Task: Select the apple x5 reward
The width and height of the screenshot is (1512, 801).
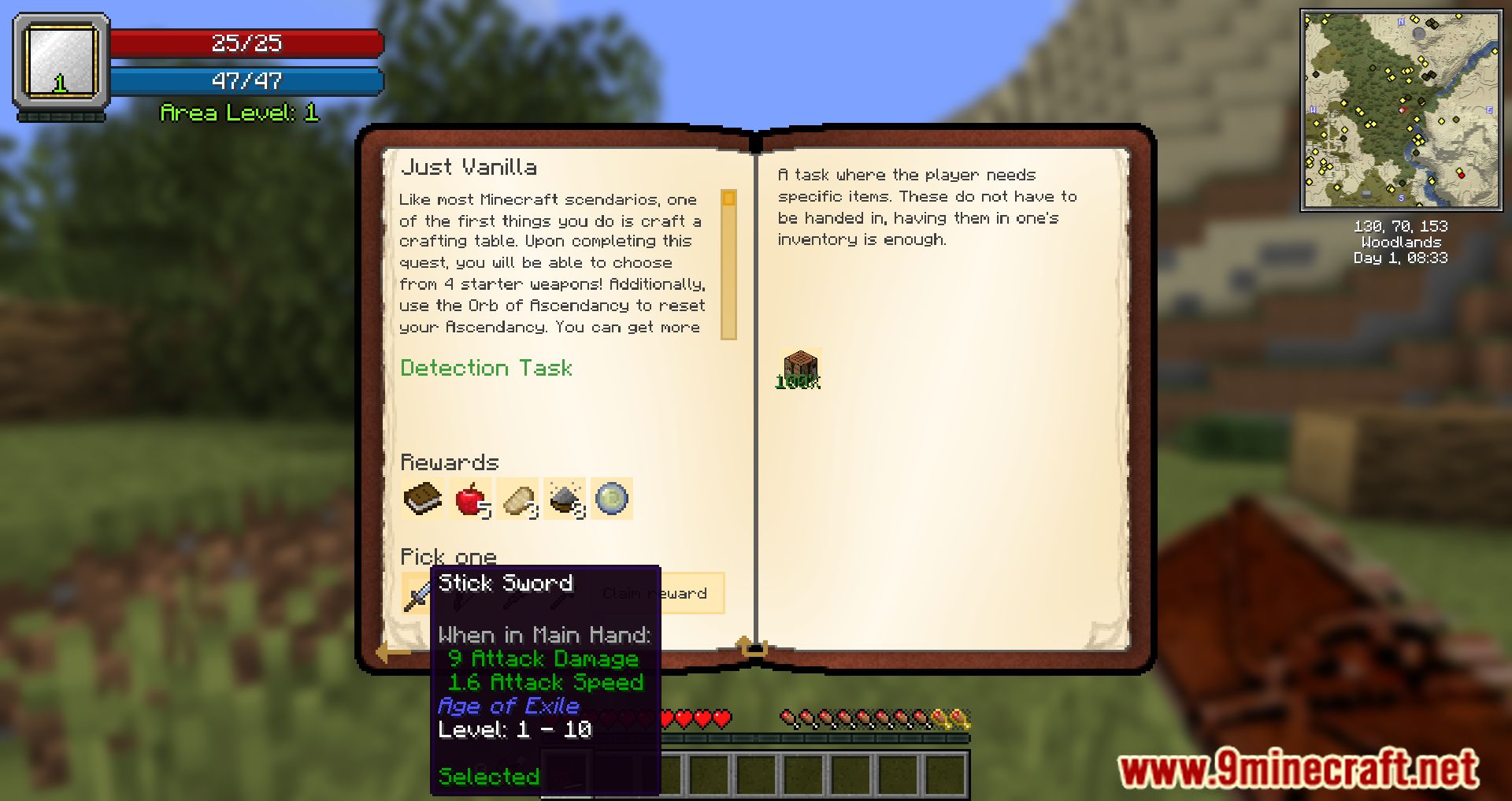Action: click(x=470, y=498)
